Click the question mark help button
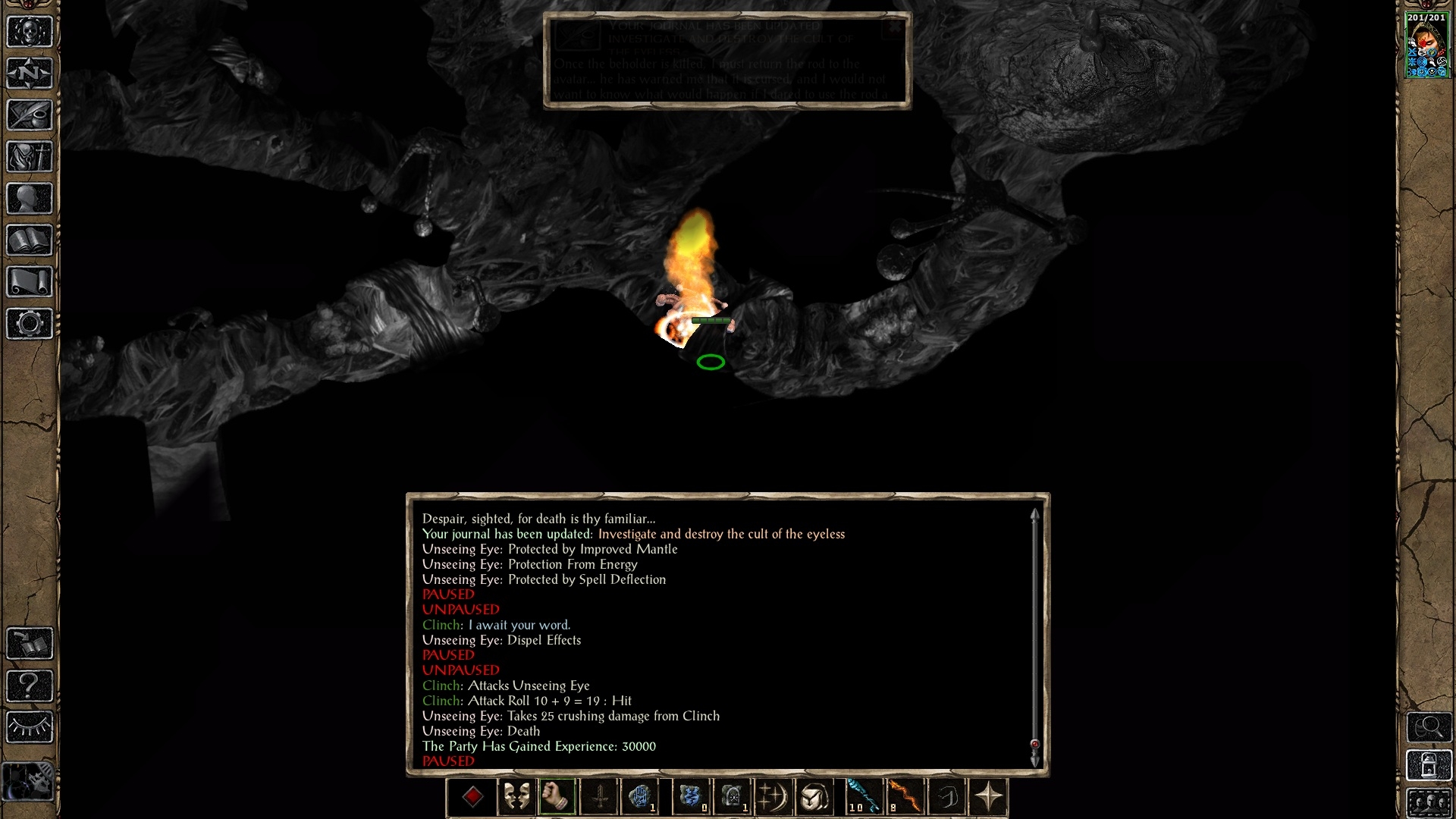 30,686
